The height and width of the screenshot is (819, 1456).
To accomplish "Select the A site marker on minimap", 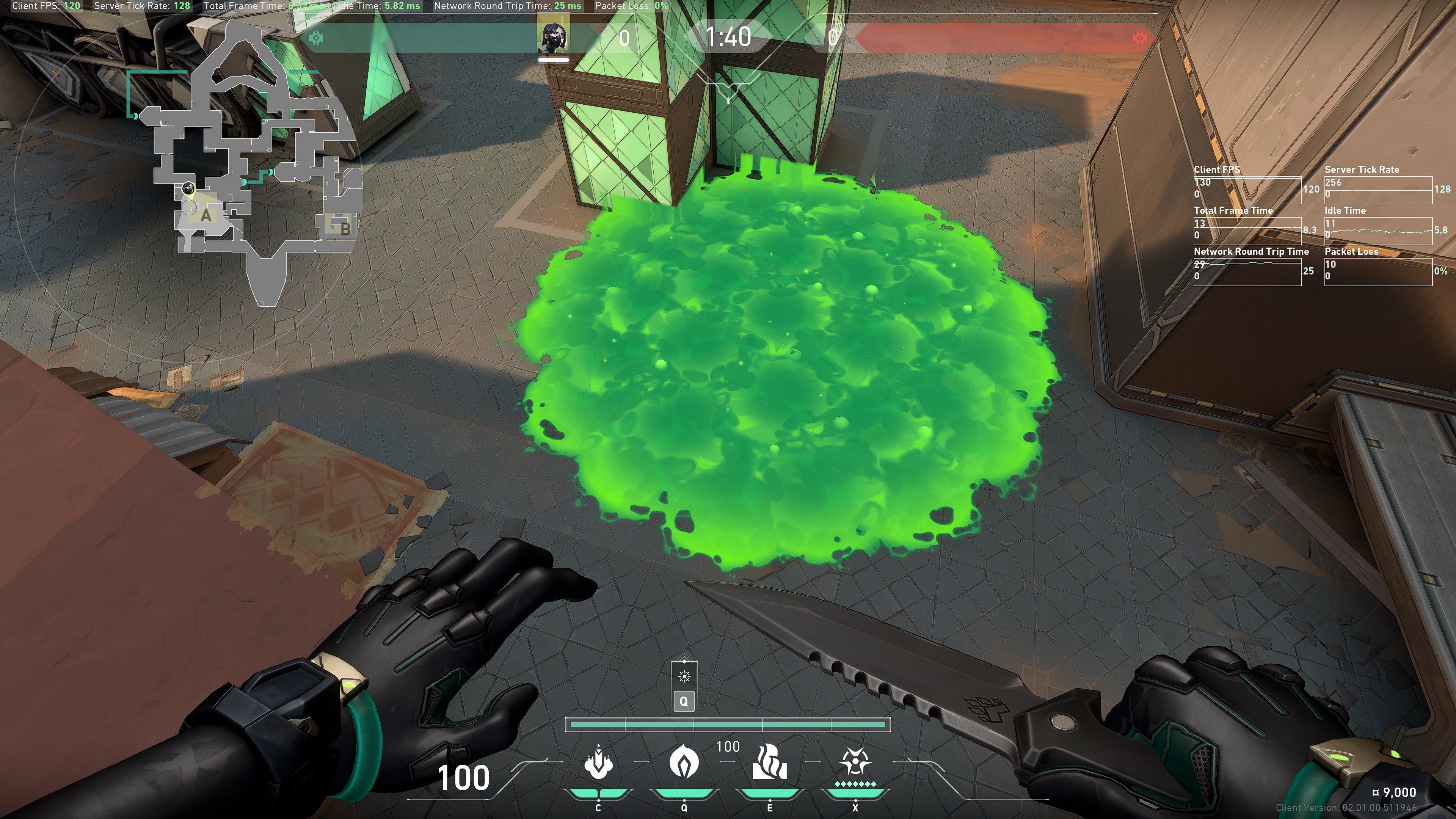I will click(x=206, y=215).
